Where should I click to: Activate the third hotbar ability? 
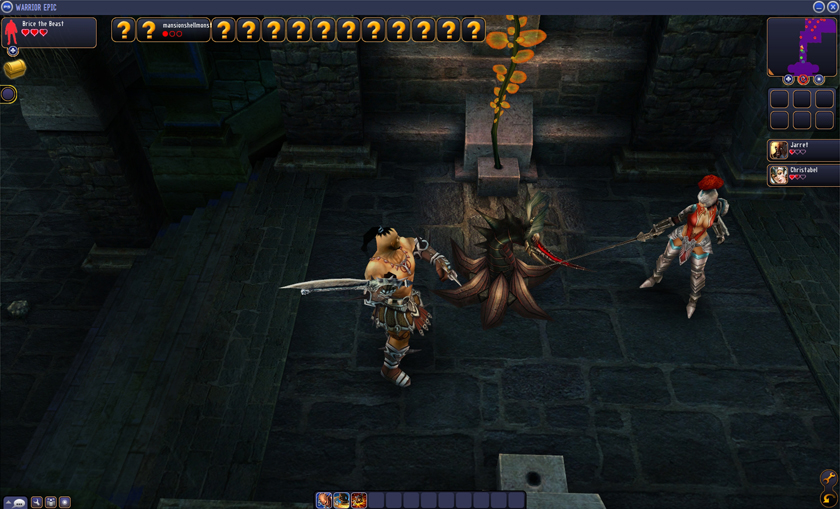click(358, 500)
